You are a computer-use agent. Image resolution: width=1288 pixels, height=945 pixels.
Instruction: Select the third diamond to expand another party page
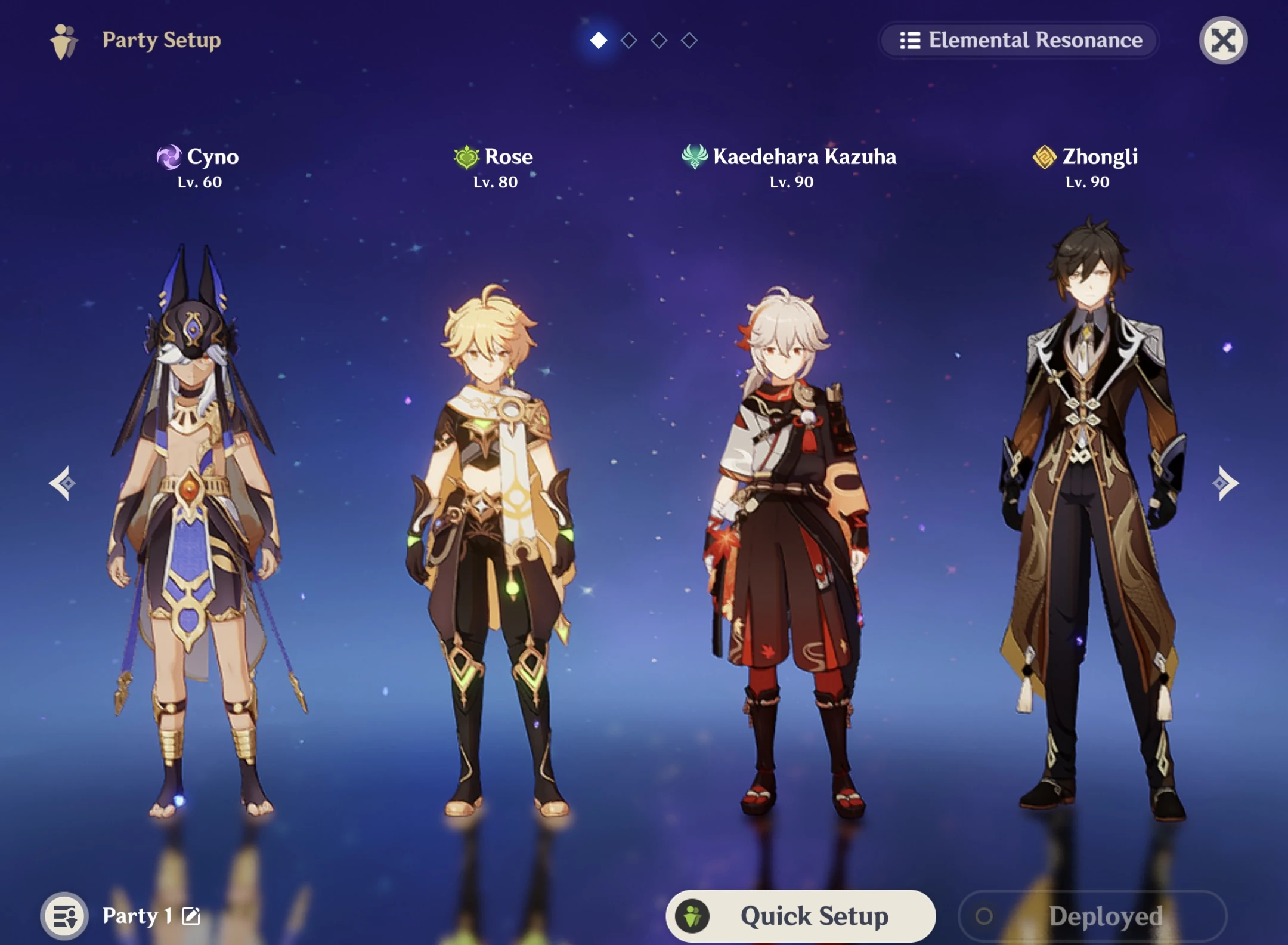[x=659, y=41]
